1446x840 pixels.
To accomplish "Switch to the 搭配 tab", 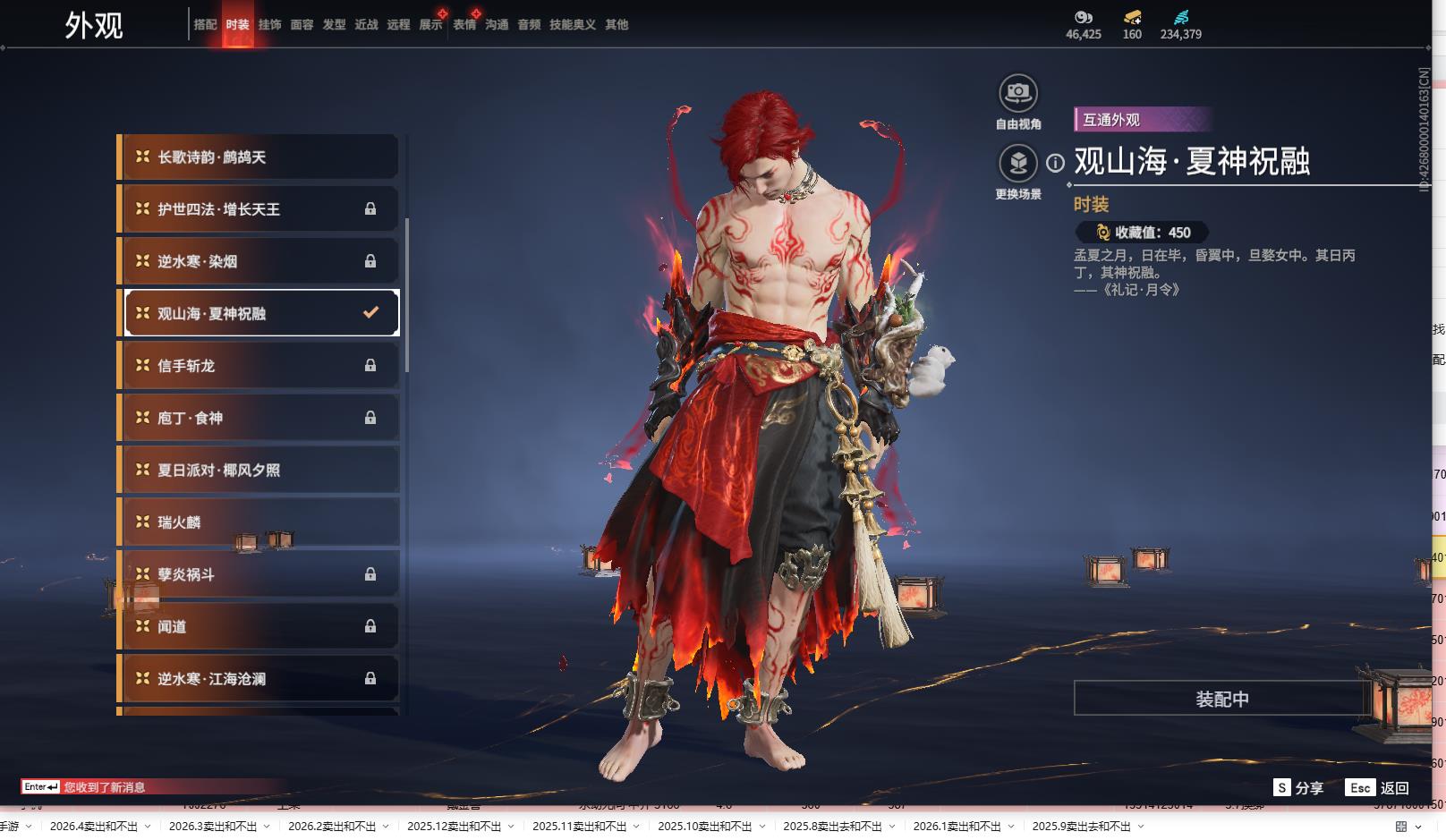I will click(205, 24).
